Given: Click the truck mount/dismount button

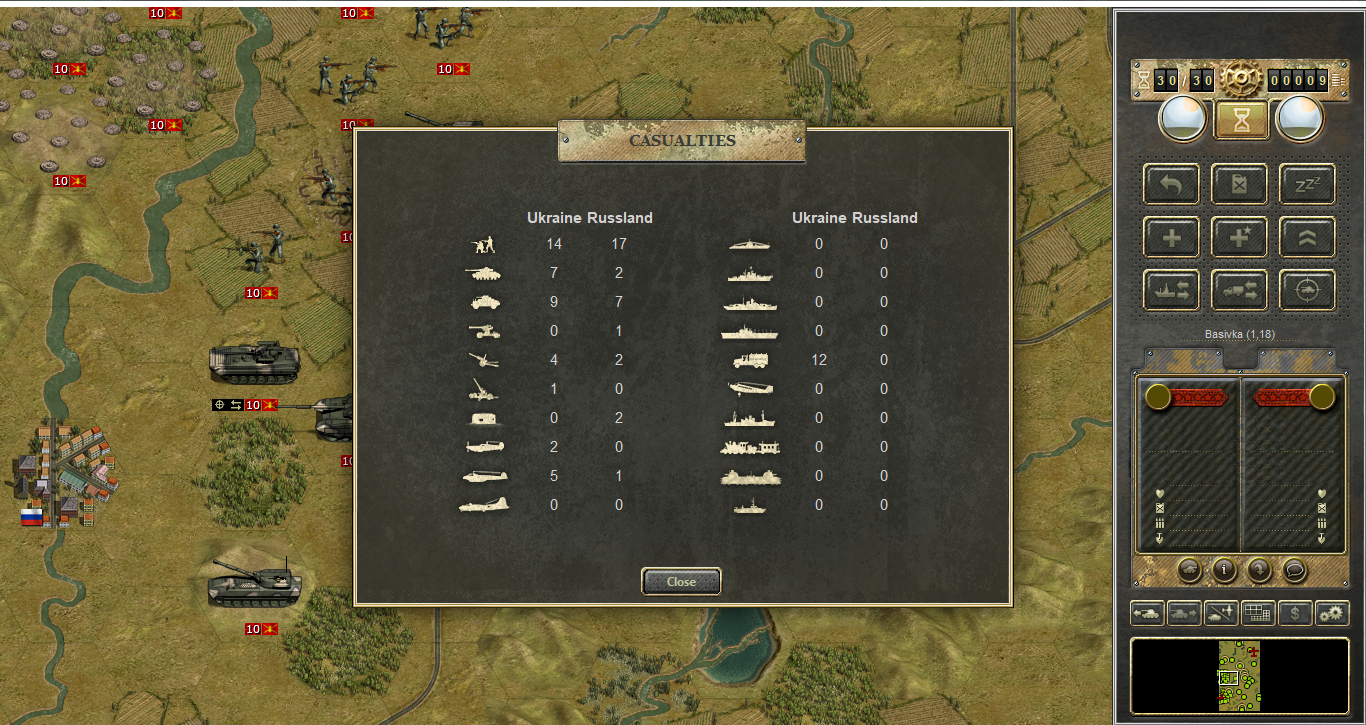Looking at the screenshot, I should [x=1240, y=290].
